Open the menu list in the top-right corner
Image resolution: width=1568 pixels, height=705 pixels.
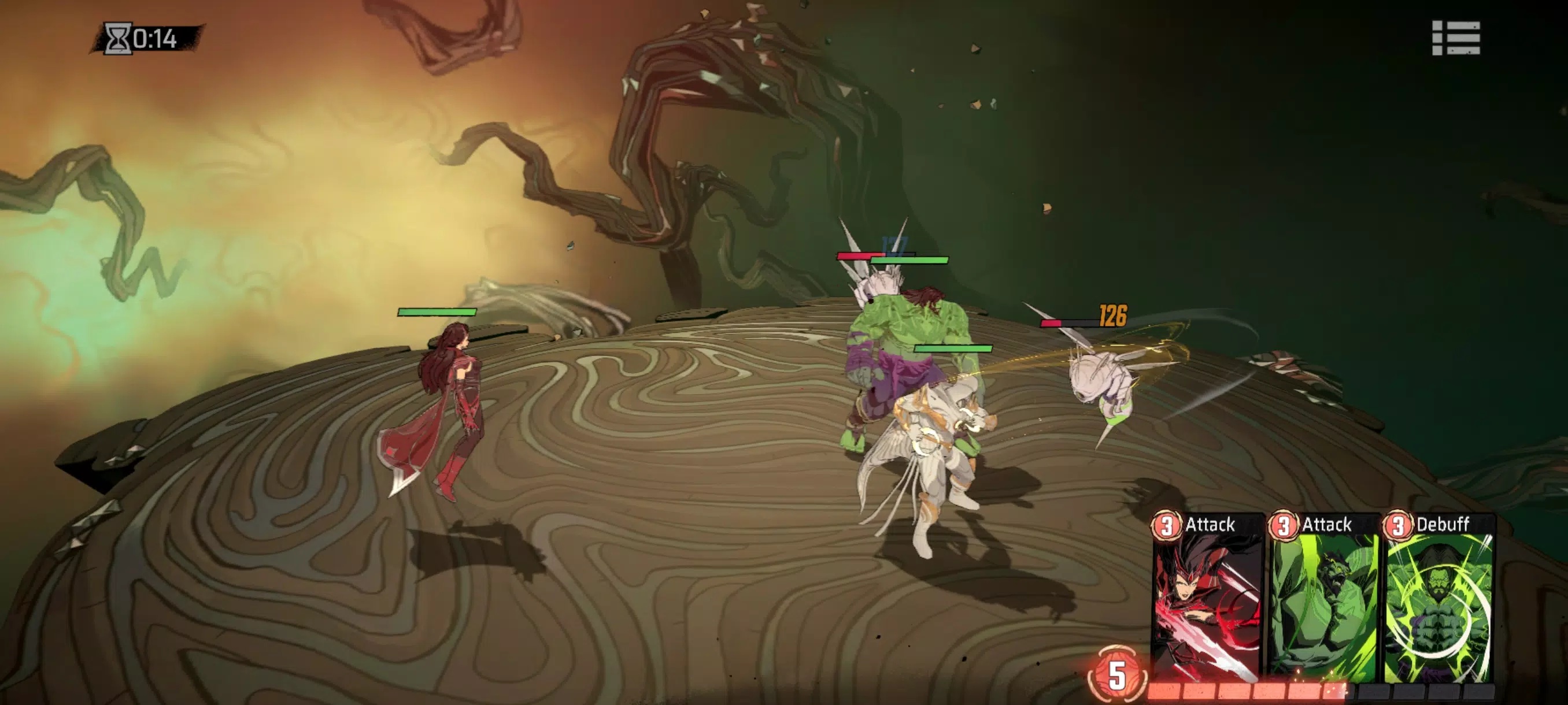coord(1455,38)
